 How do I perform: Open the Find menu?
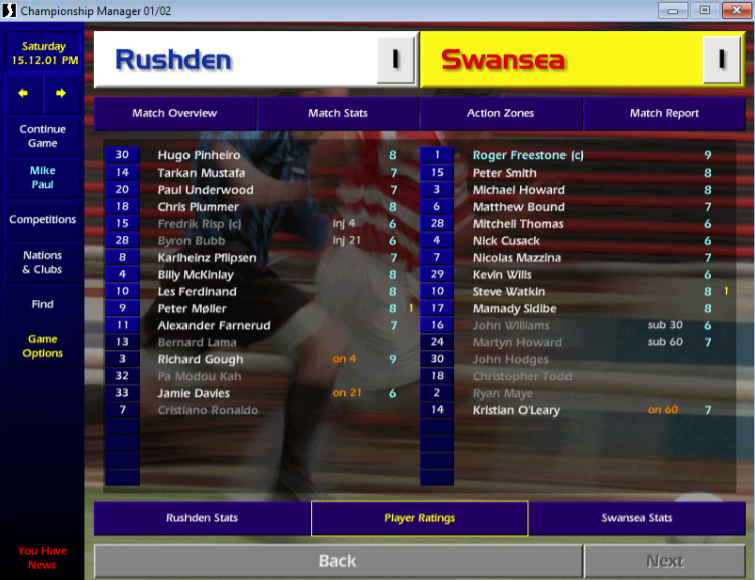tap(43, 304)
